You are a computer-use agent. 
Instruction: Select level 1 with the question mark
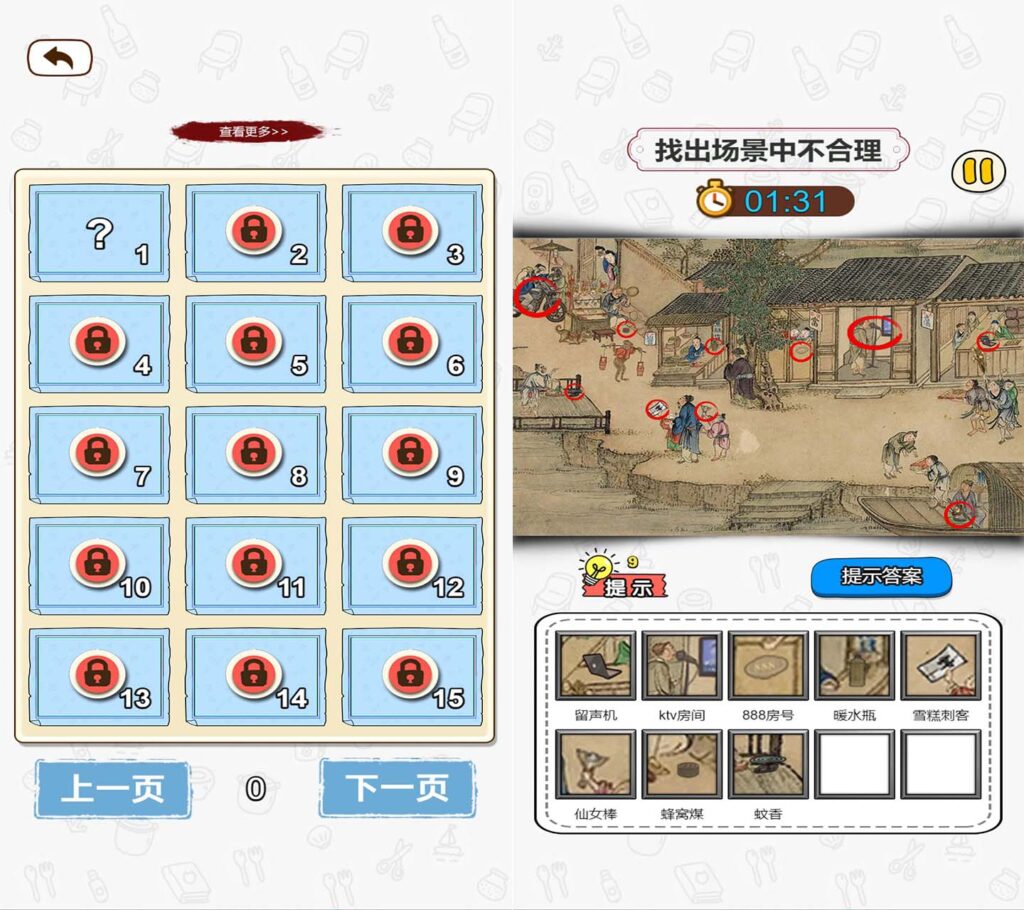pos(100,233)
